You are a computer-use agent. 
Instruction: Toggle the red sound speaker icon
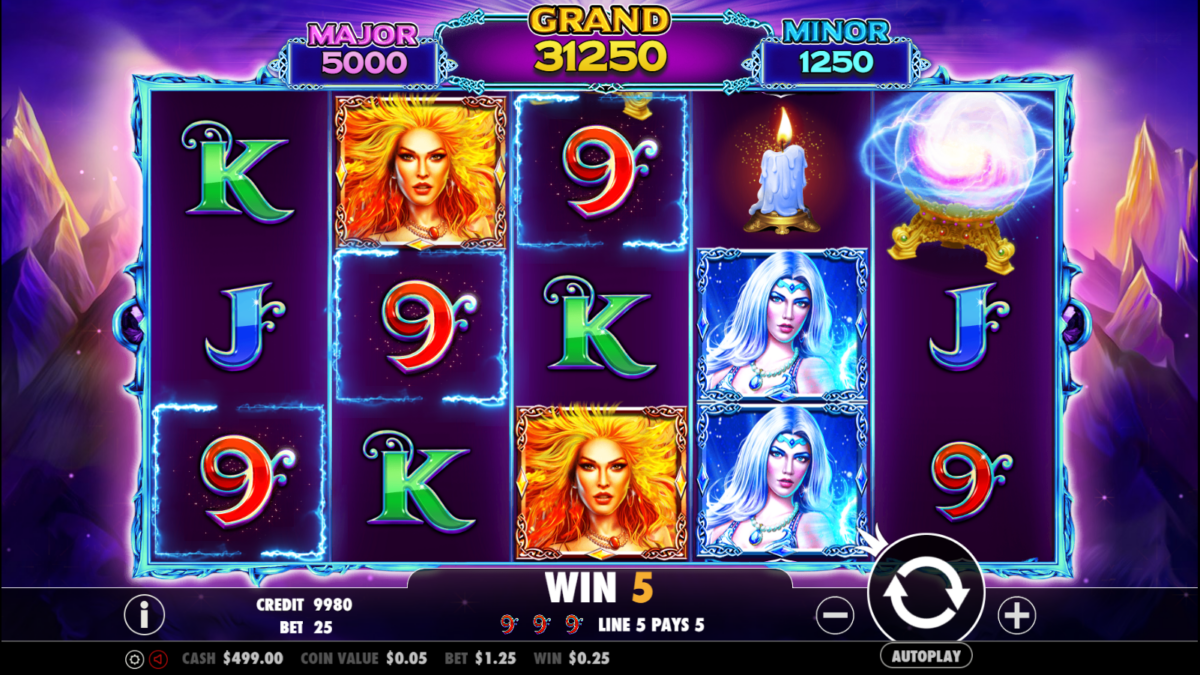click(158, 659)
